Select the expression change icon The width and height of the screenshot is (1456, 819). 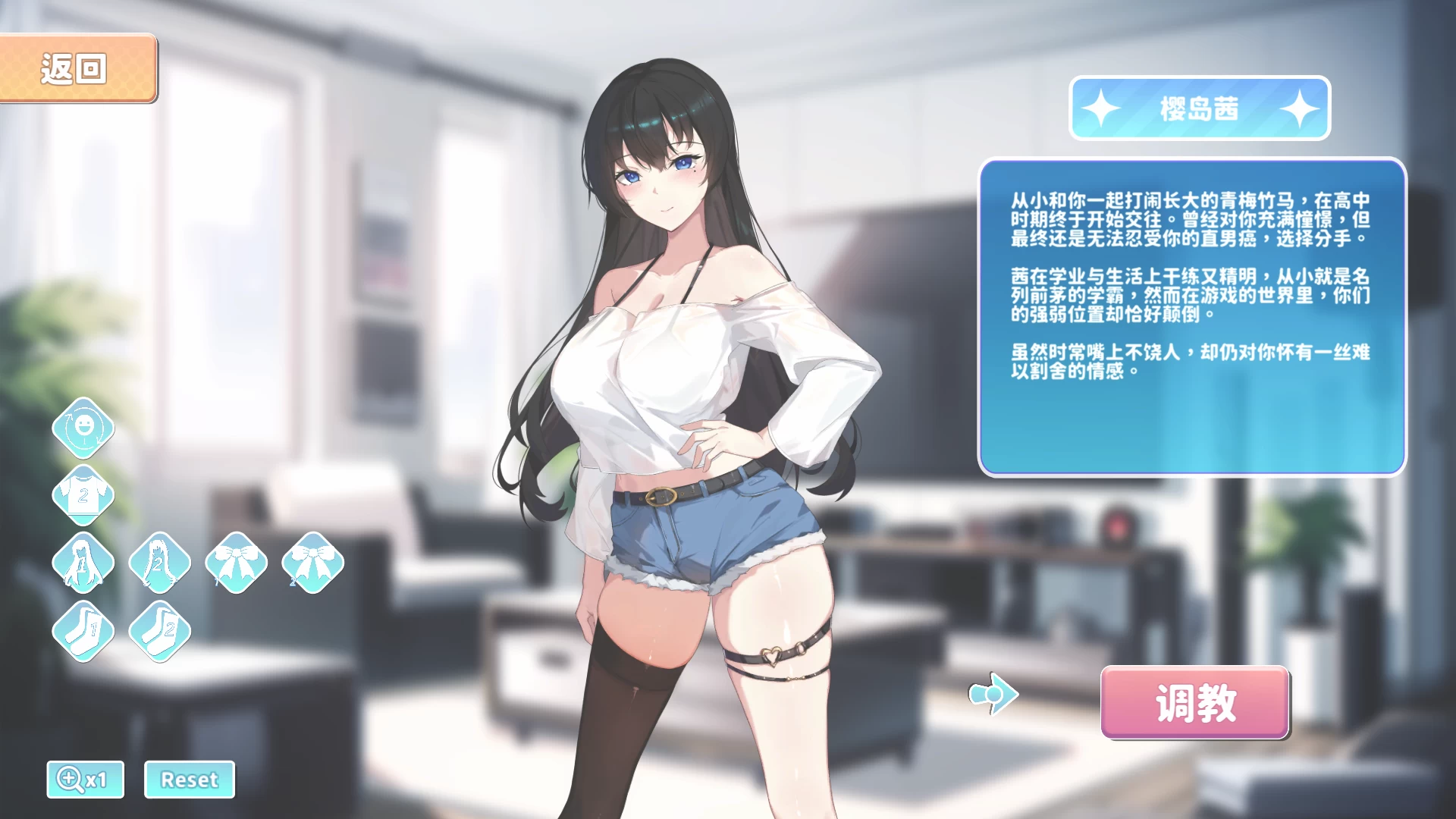(83, 428)
